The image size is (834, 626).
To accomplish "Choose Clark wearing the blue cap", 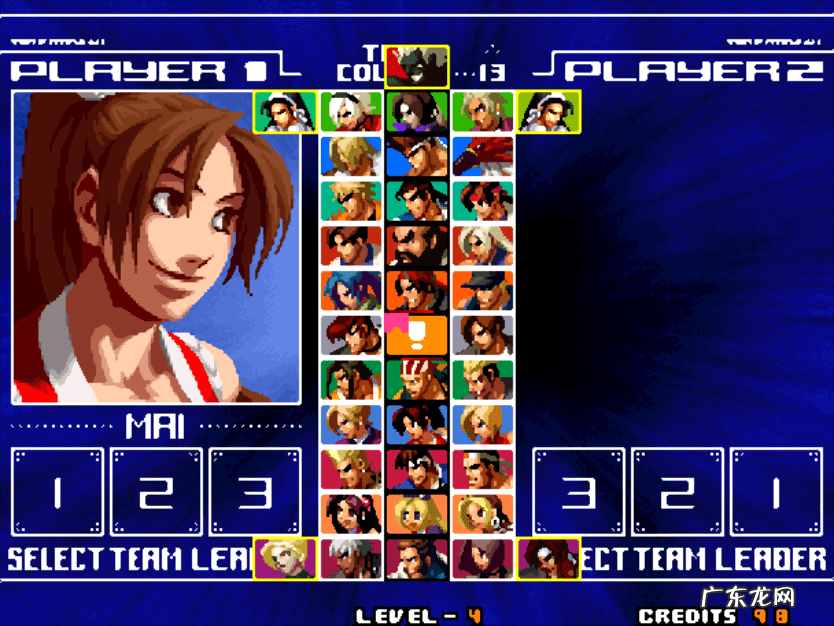I will 482,290.
